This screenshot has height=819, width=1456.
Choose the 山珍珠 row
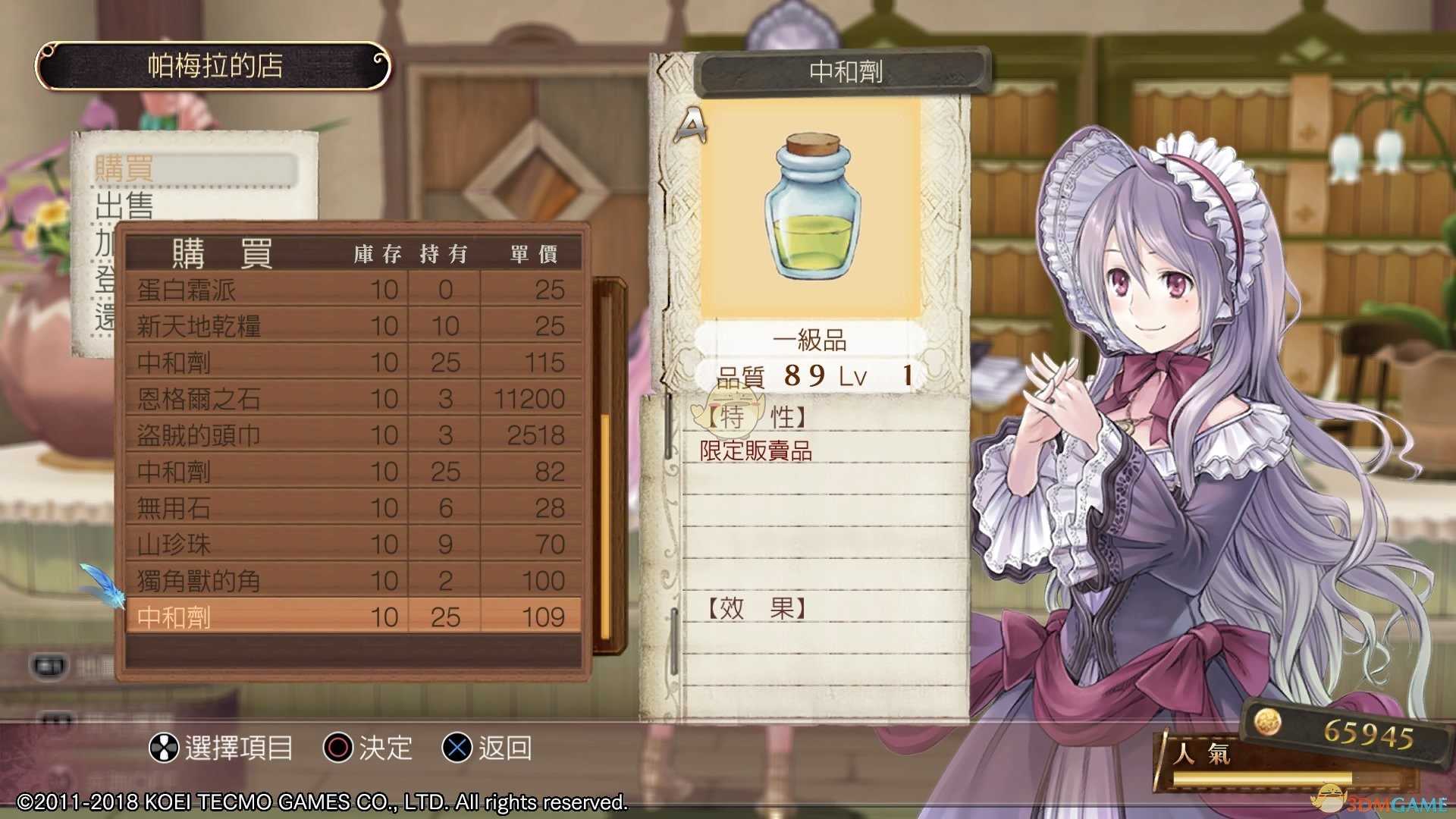(x=353, y=544)
